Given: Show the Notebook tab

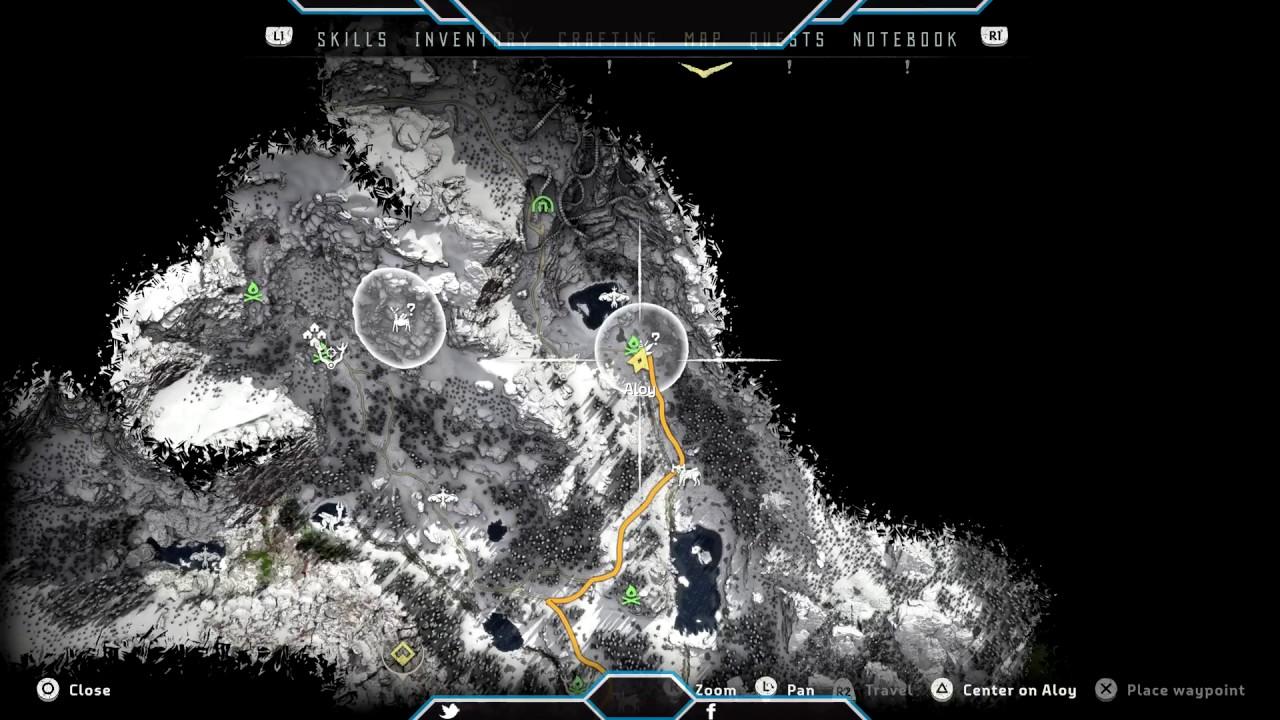Looking at the screenshot, I should [x=905, y=40].
